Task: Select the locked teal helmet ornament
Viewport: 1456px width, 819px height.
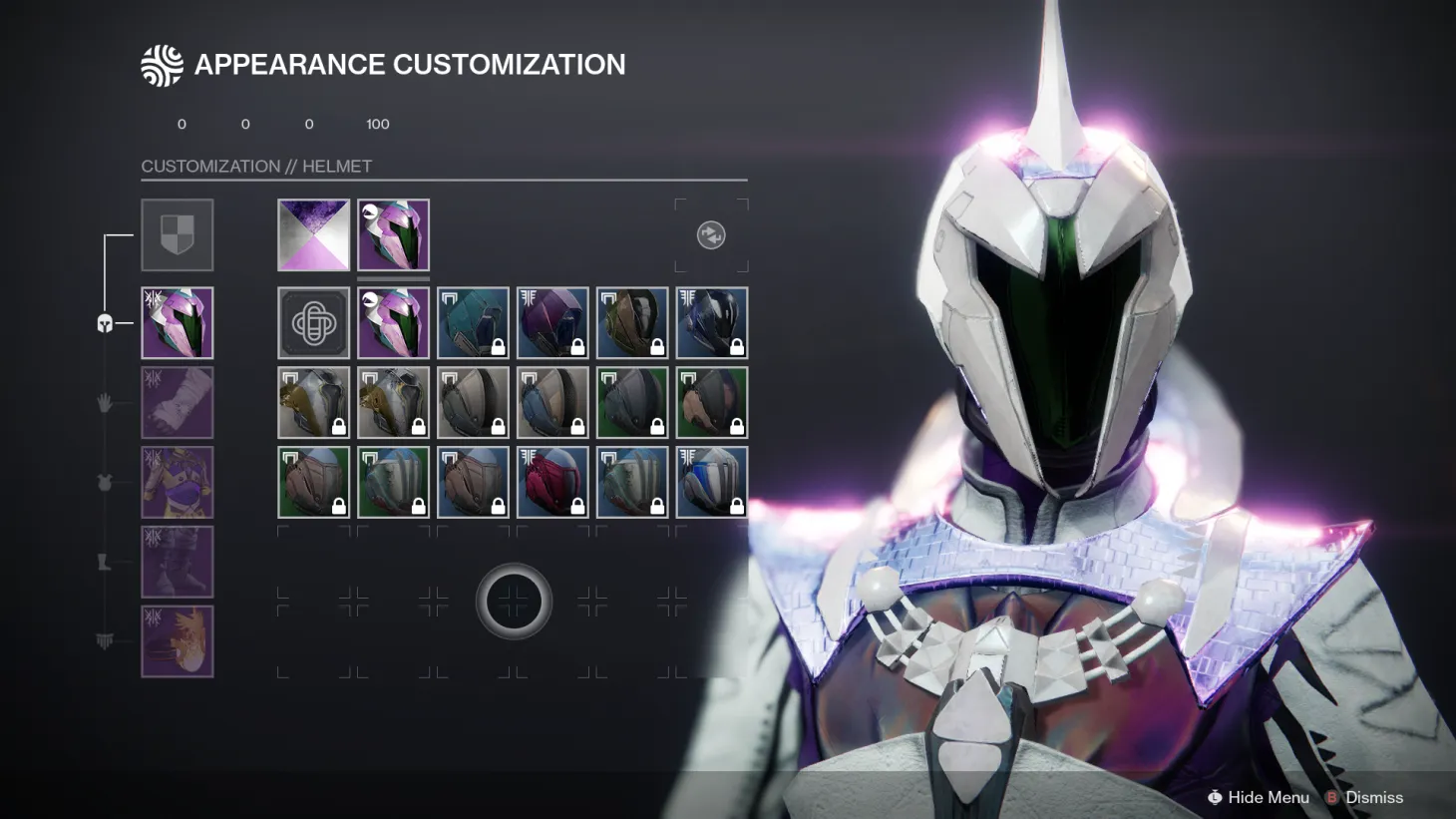Action: pos(473,322)
